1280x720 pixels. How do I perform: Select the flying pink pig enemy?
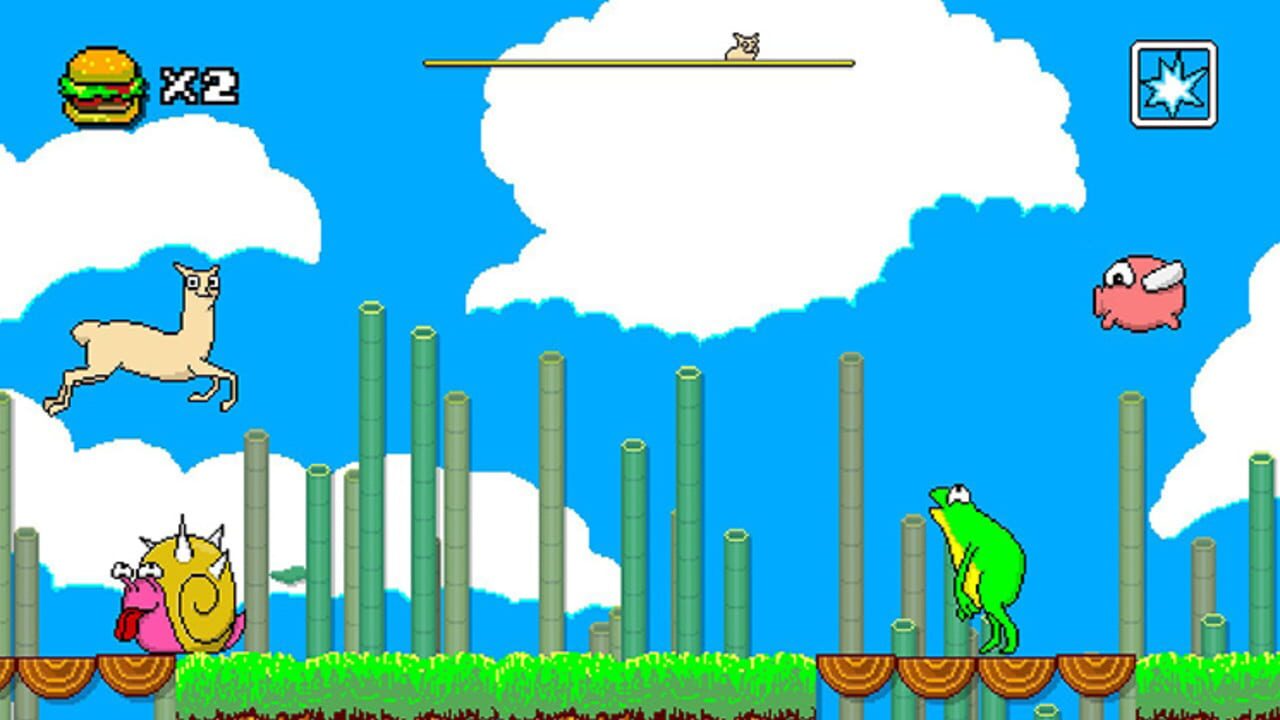point(1140,290)
